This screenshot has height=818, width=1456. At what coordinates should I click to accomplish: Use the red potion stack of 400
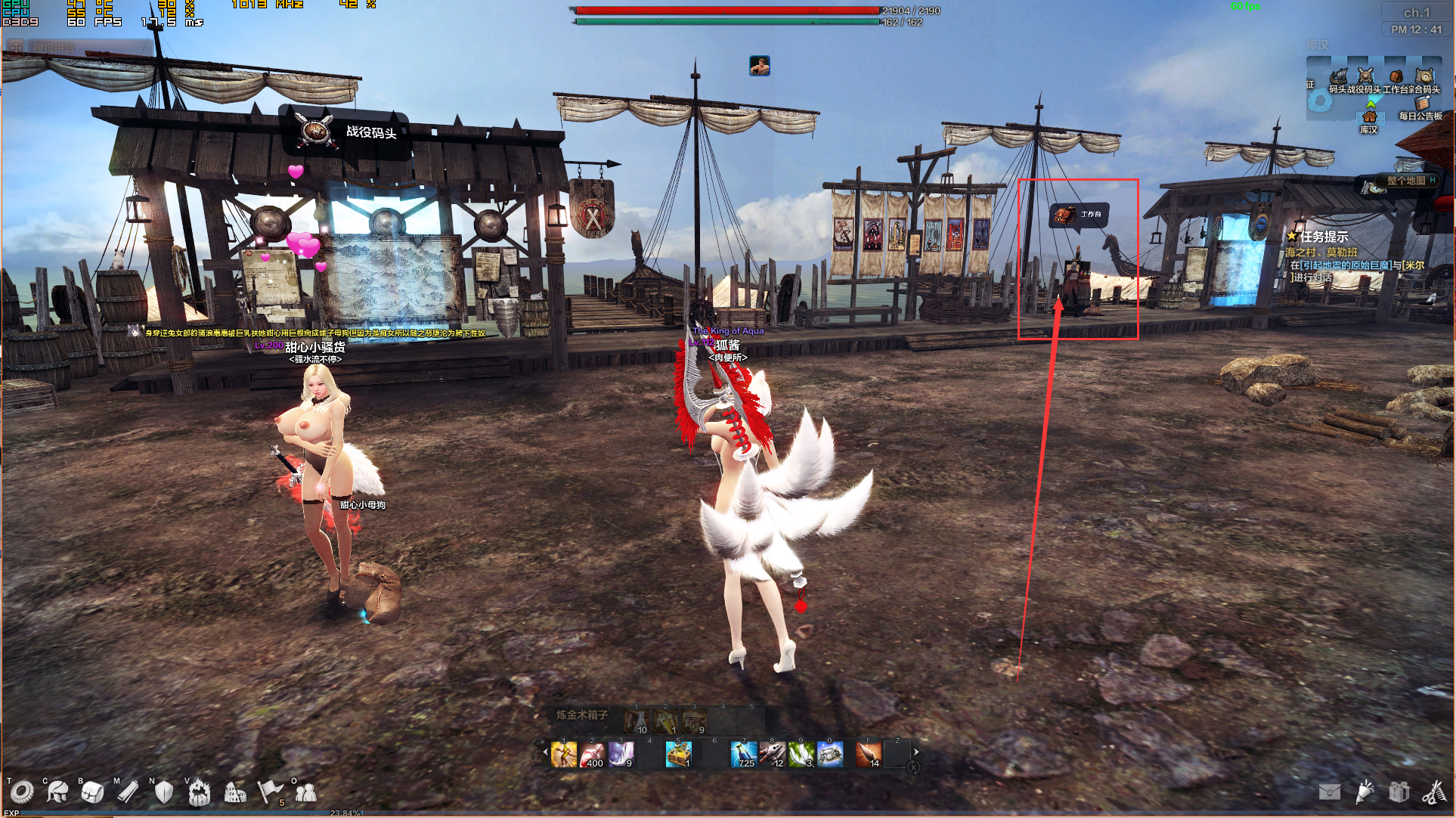click(x=593, y=754)
